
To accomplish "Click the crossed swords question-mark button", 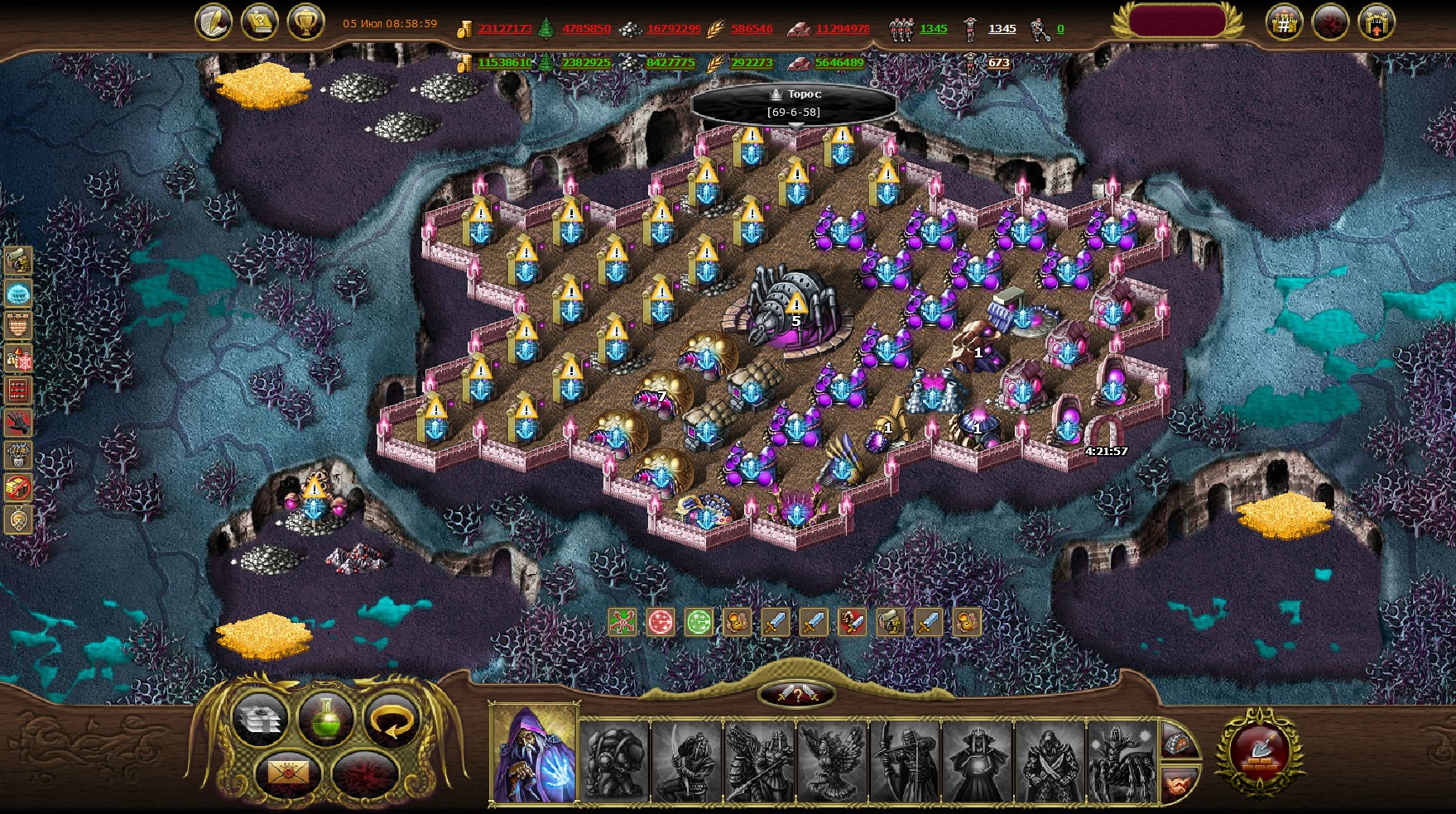I will click(x=796, y=695).
